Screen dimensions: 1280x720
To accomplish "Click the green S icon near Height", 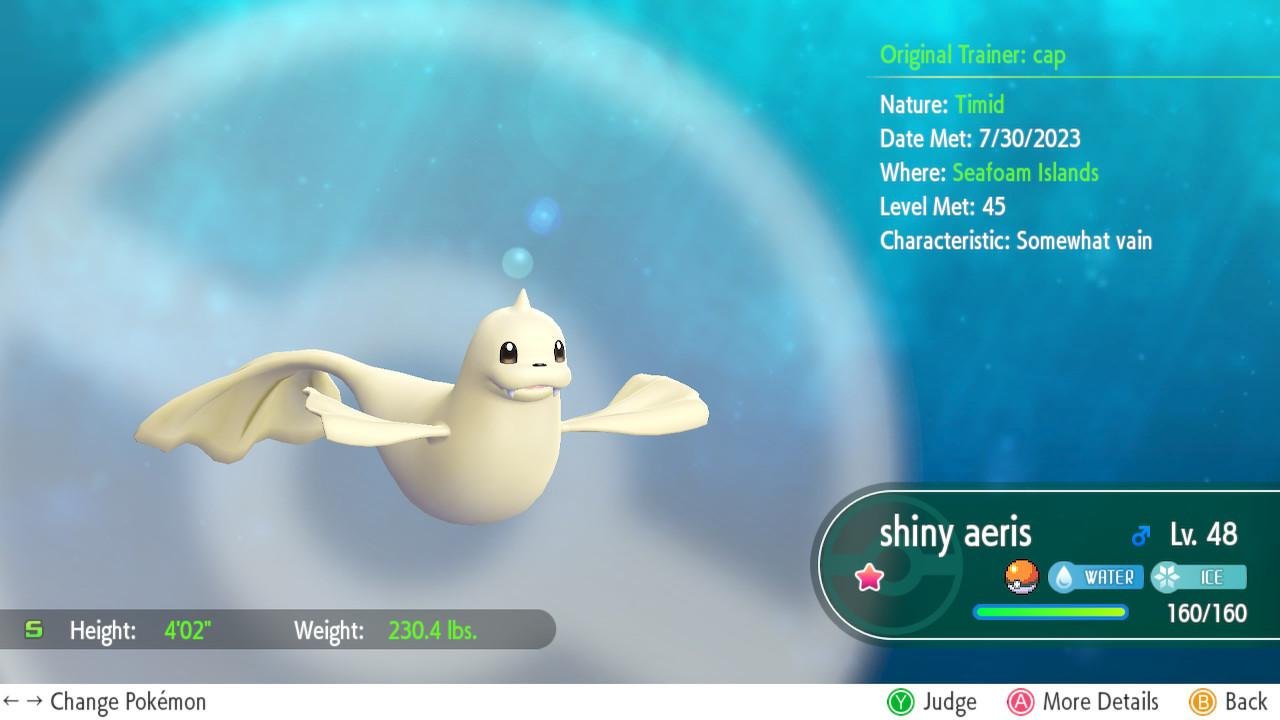I will tap(33, 630).
